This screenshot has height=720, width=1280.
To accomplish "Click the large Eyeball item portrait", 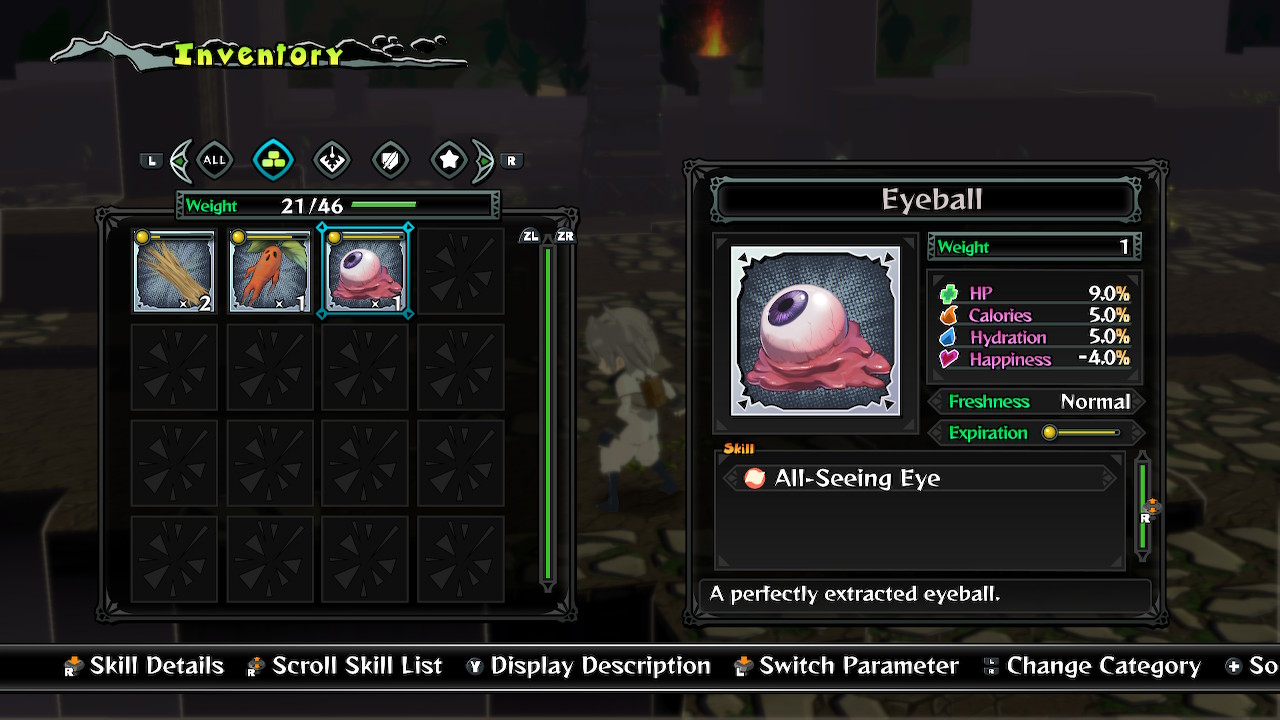I will coord(815,331).
